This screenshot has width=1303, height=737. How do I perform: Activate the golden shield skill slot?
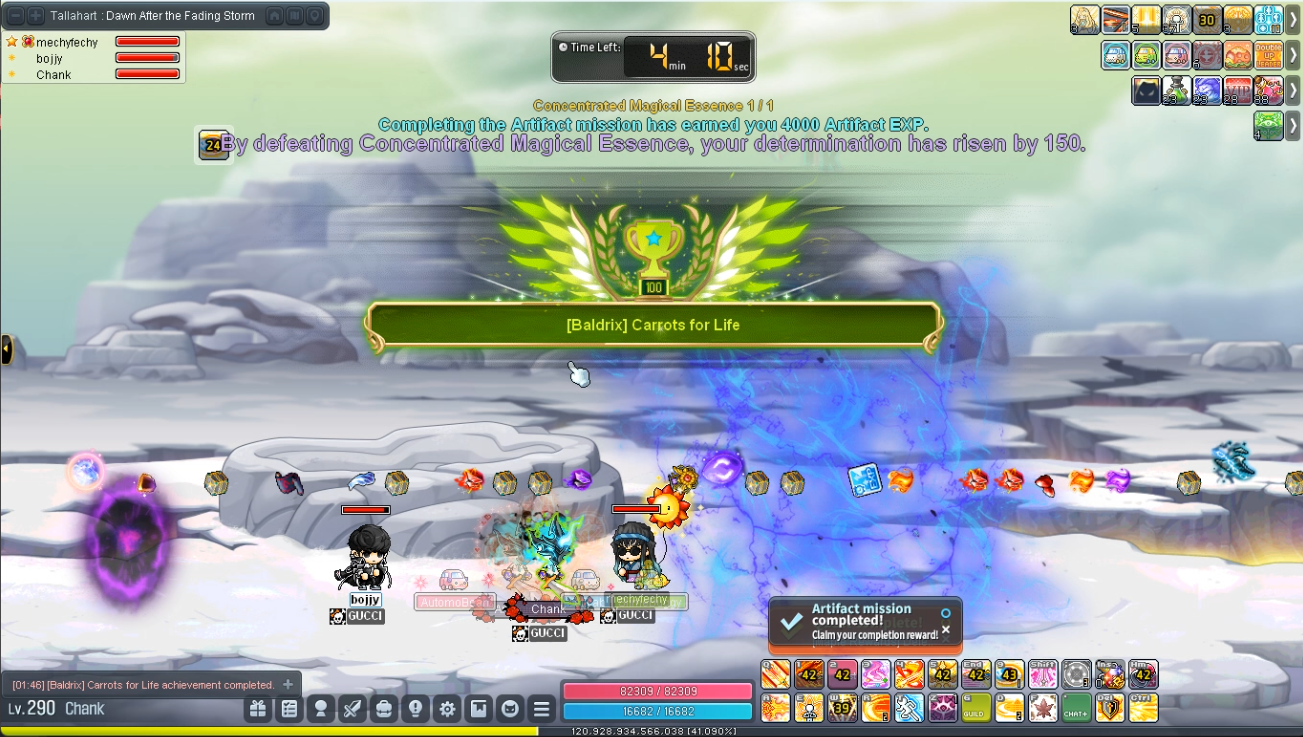1110,708
